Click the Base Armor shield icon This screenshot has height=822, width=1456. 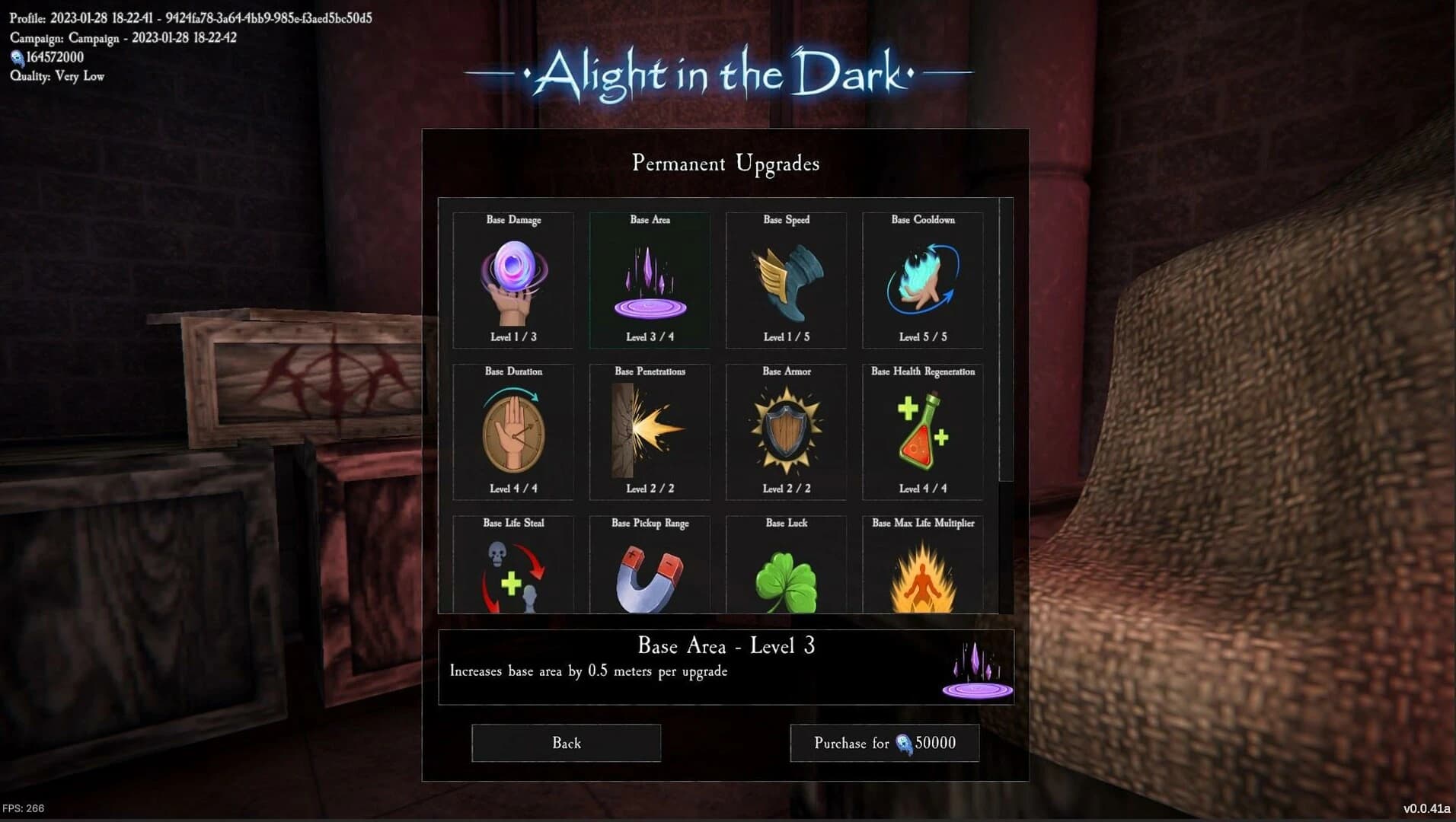pyautogui.click(x=786, y=432)
